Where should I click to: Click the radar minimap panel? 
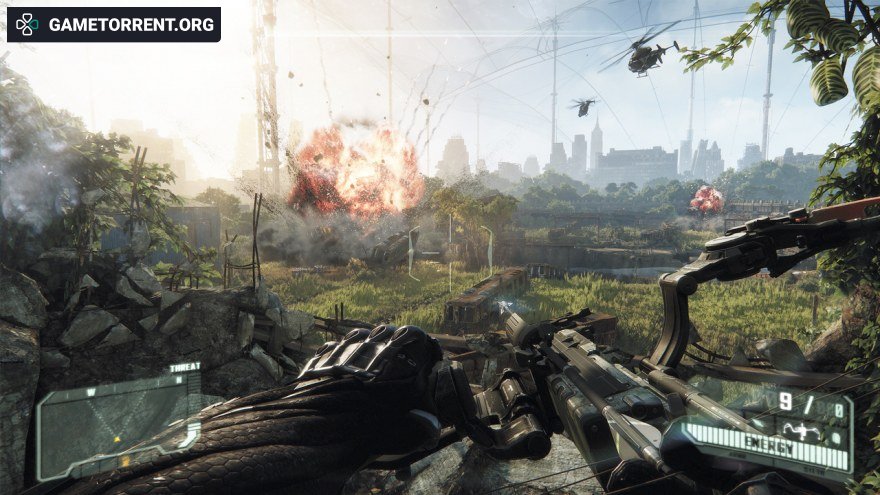[118, 423]
